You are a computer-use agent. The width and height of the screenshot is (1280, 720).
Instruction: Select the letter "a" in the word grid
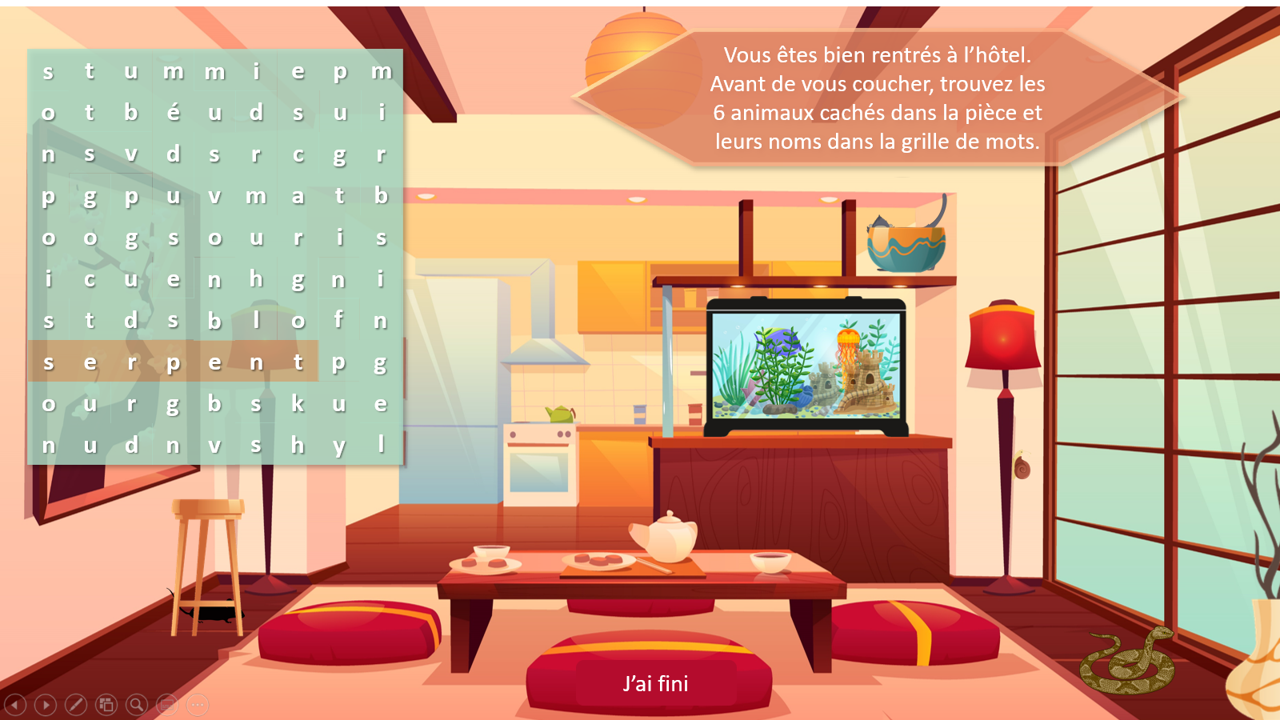(297, 196)
